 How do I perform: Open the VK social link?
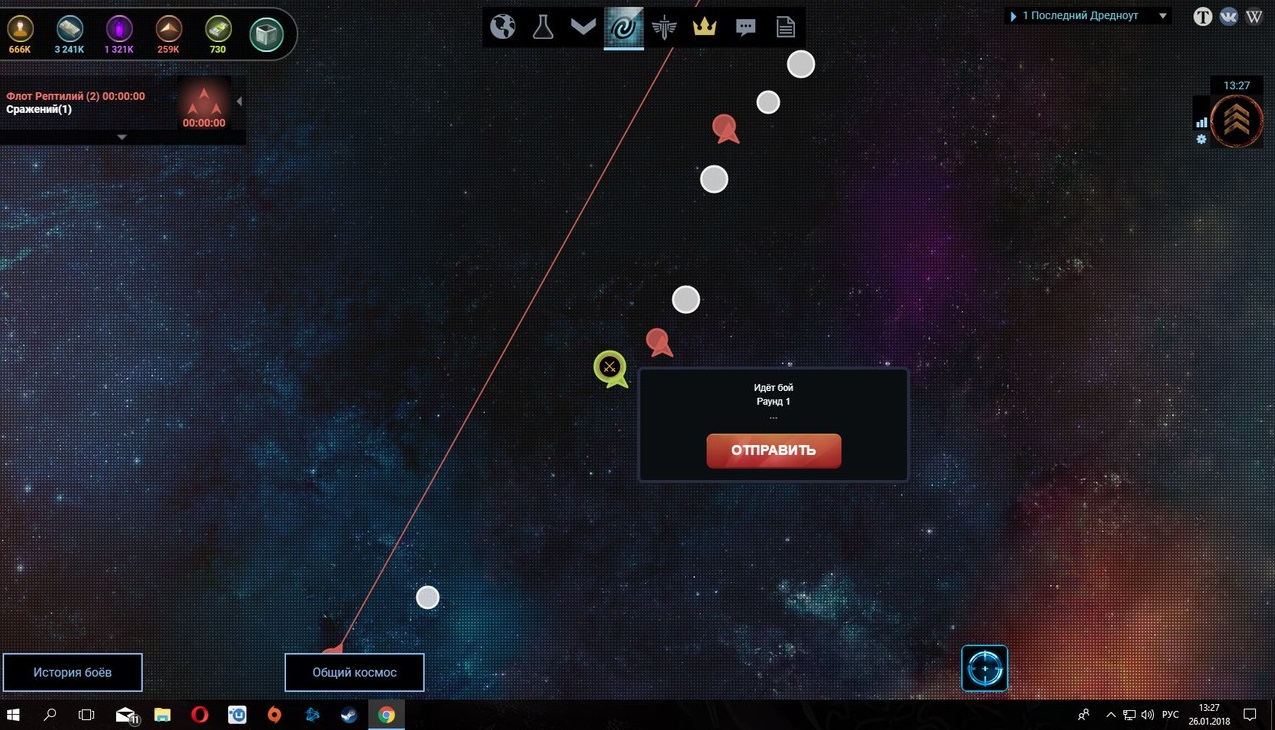pyautogui.click(x=1228, y=16)
